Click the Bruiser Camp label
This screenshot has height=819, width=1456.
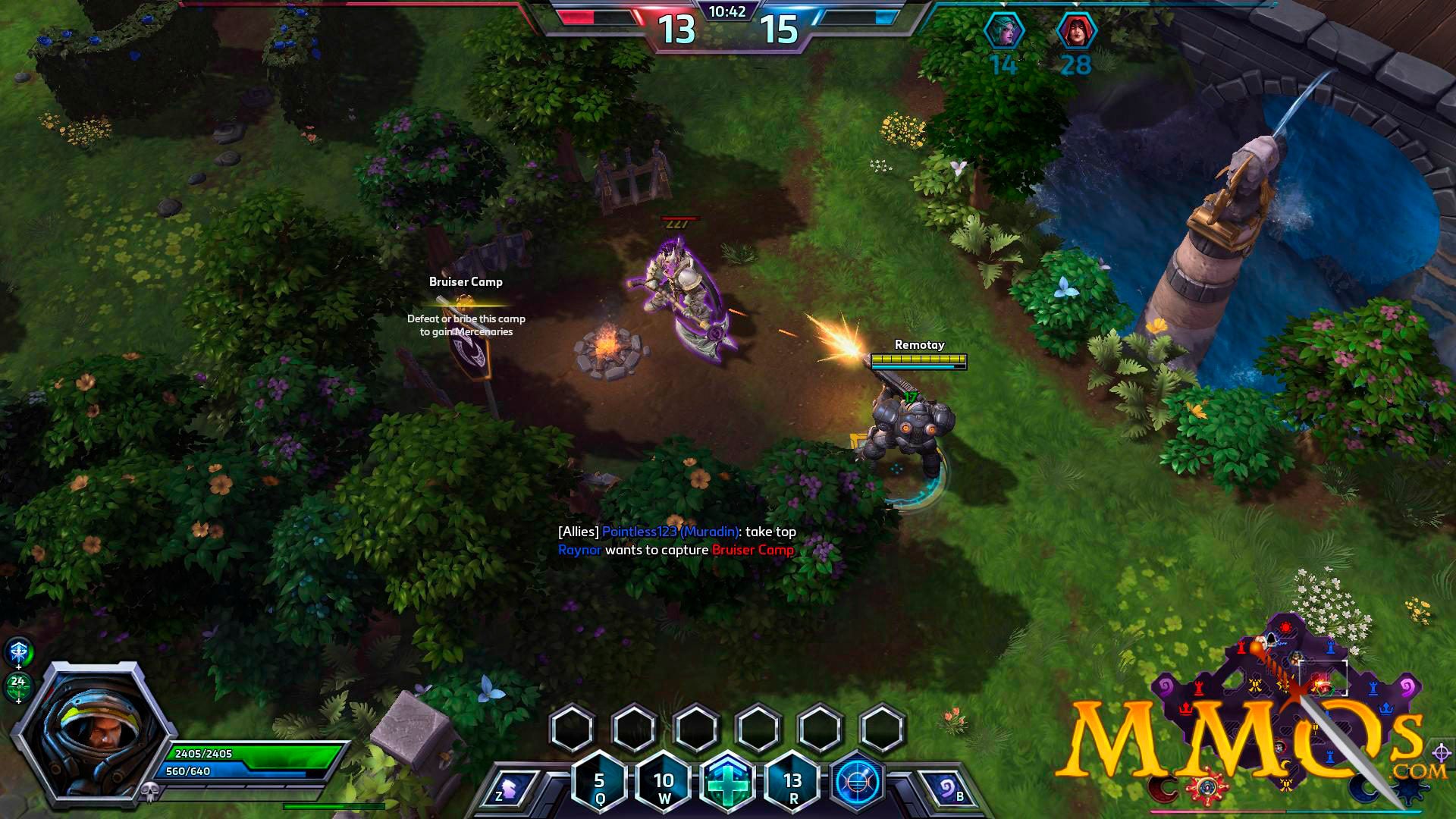(x=466, y=282)
